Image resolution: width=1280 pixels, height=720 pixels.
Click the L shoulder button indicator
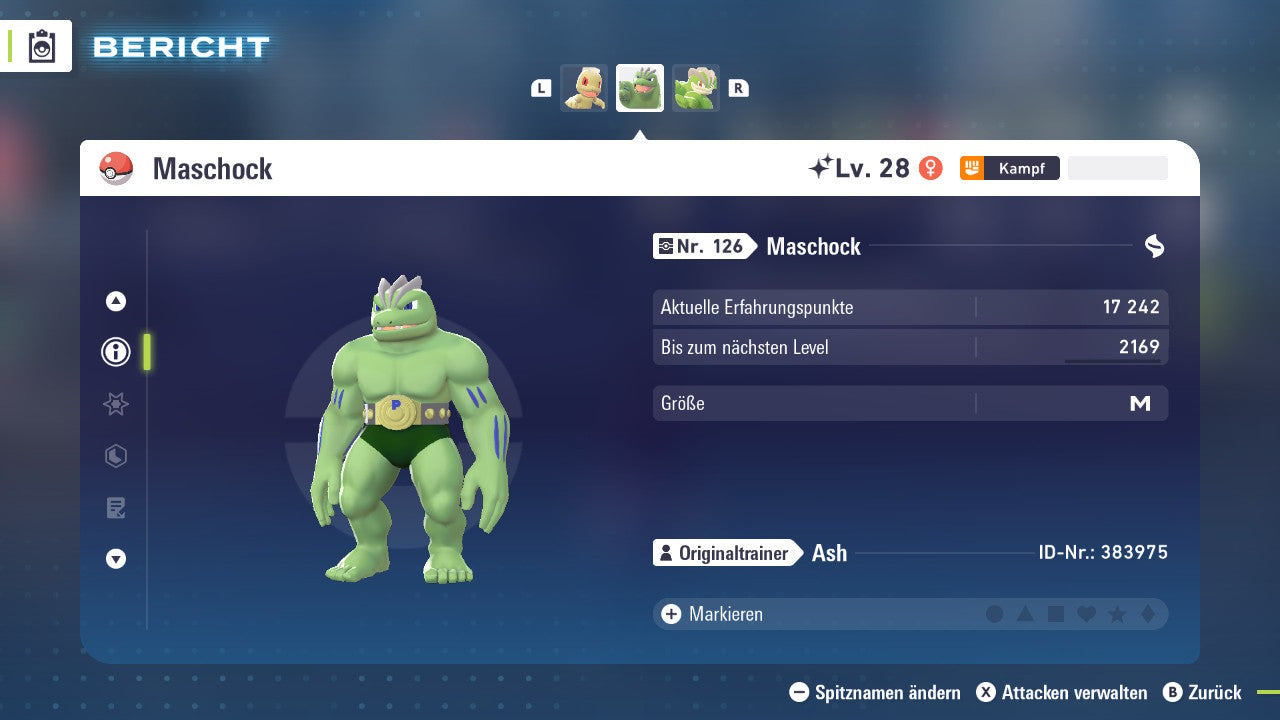pos(540,88)
